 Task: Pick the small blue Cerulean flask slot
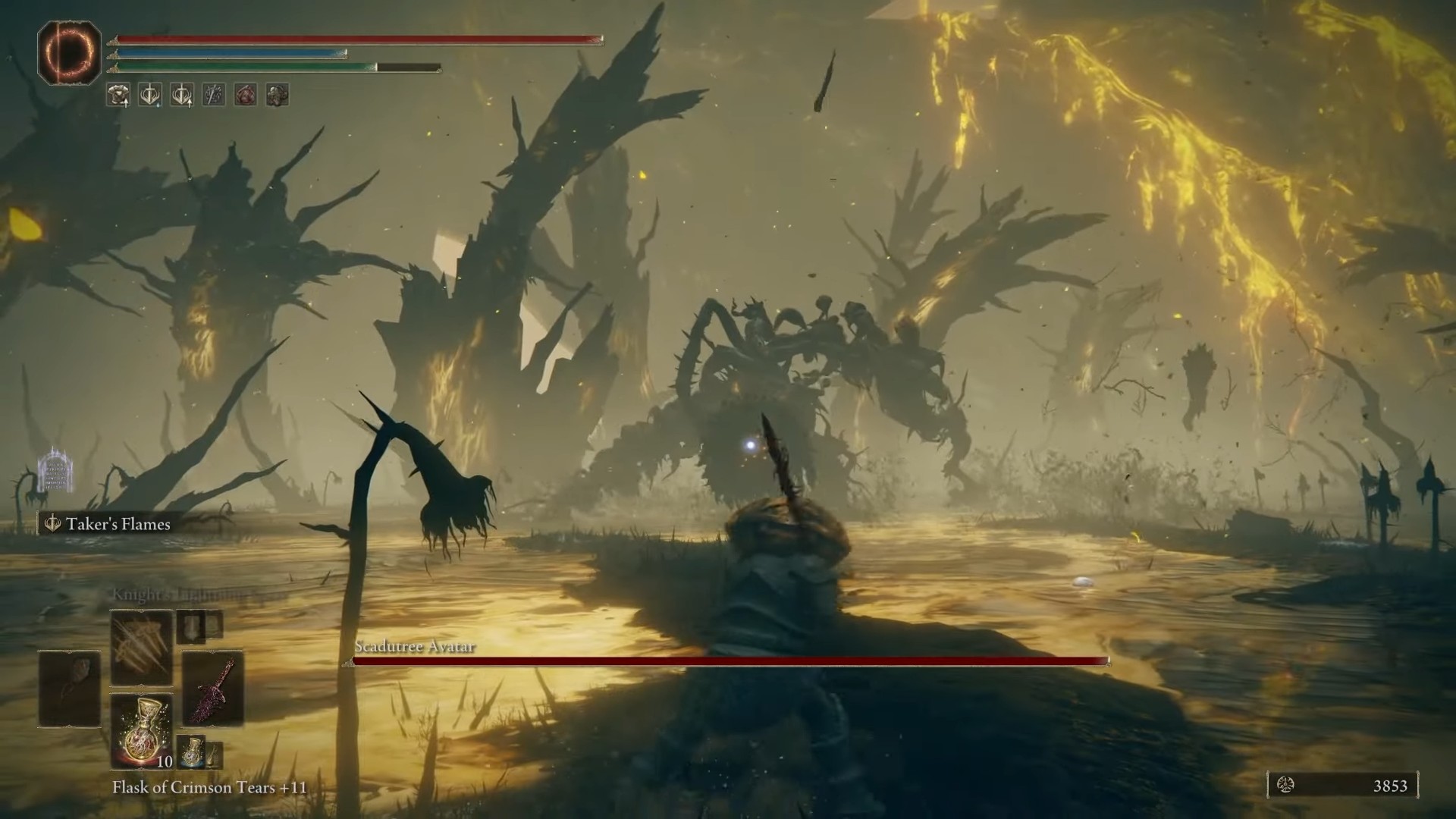(192, 751)
